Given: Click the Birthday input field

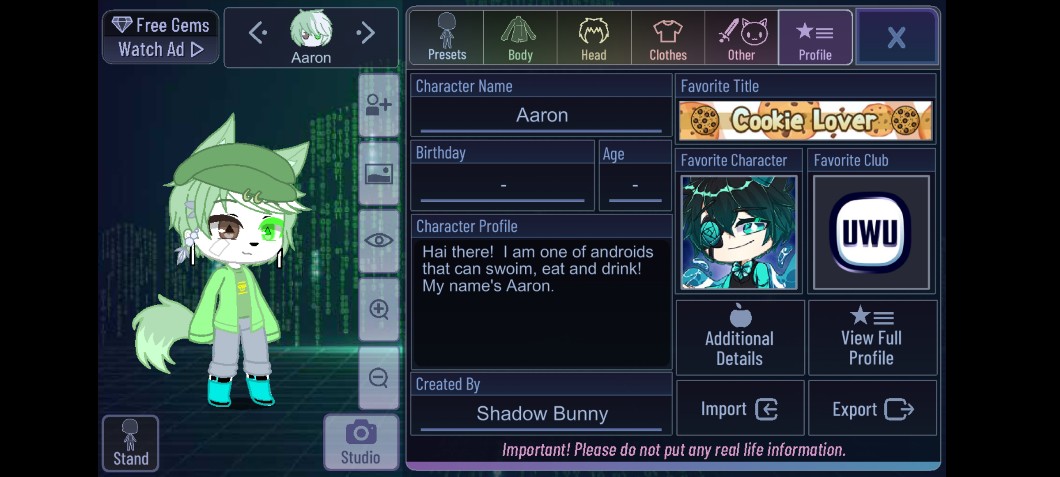Looking at the screenshot, I should point(503,186).
